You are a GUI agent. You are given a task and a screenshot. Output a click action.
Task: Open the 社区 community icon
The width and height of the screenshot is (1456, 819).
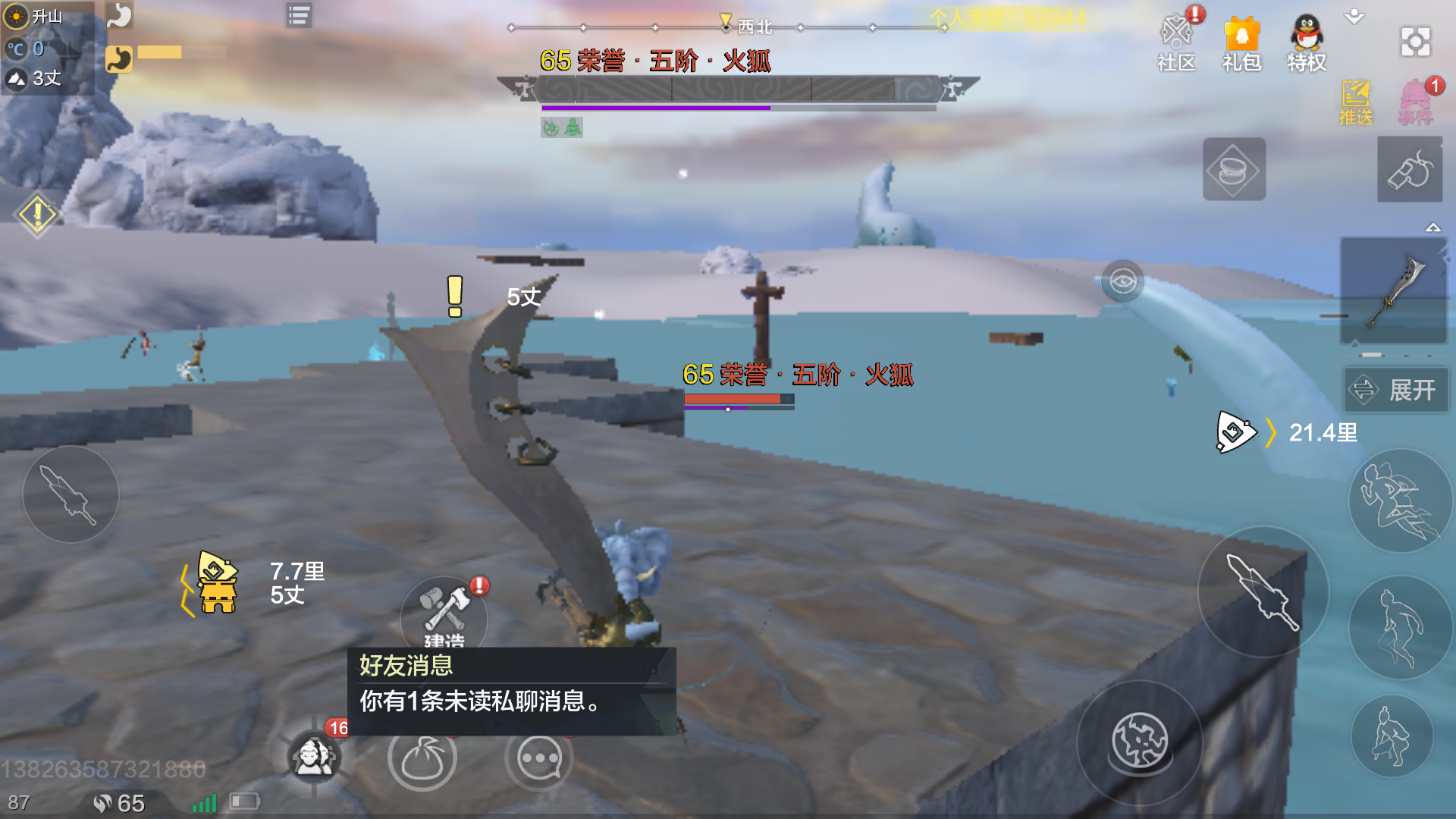1176,43
